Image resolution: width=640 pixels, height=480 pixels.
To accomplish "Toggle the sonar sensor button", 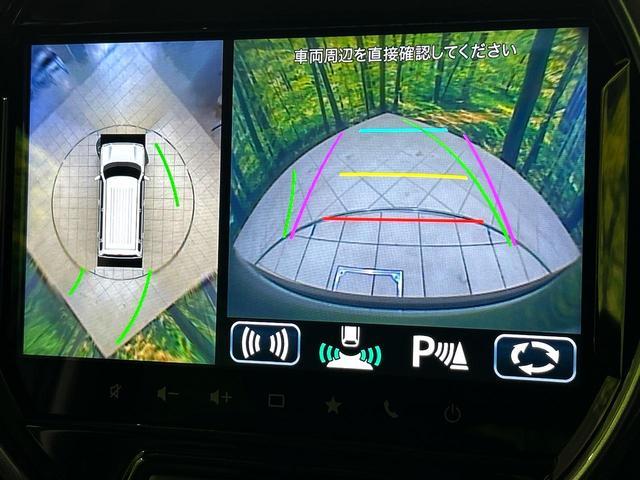I will point(265,343).
